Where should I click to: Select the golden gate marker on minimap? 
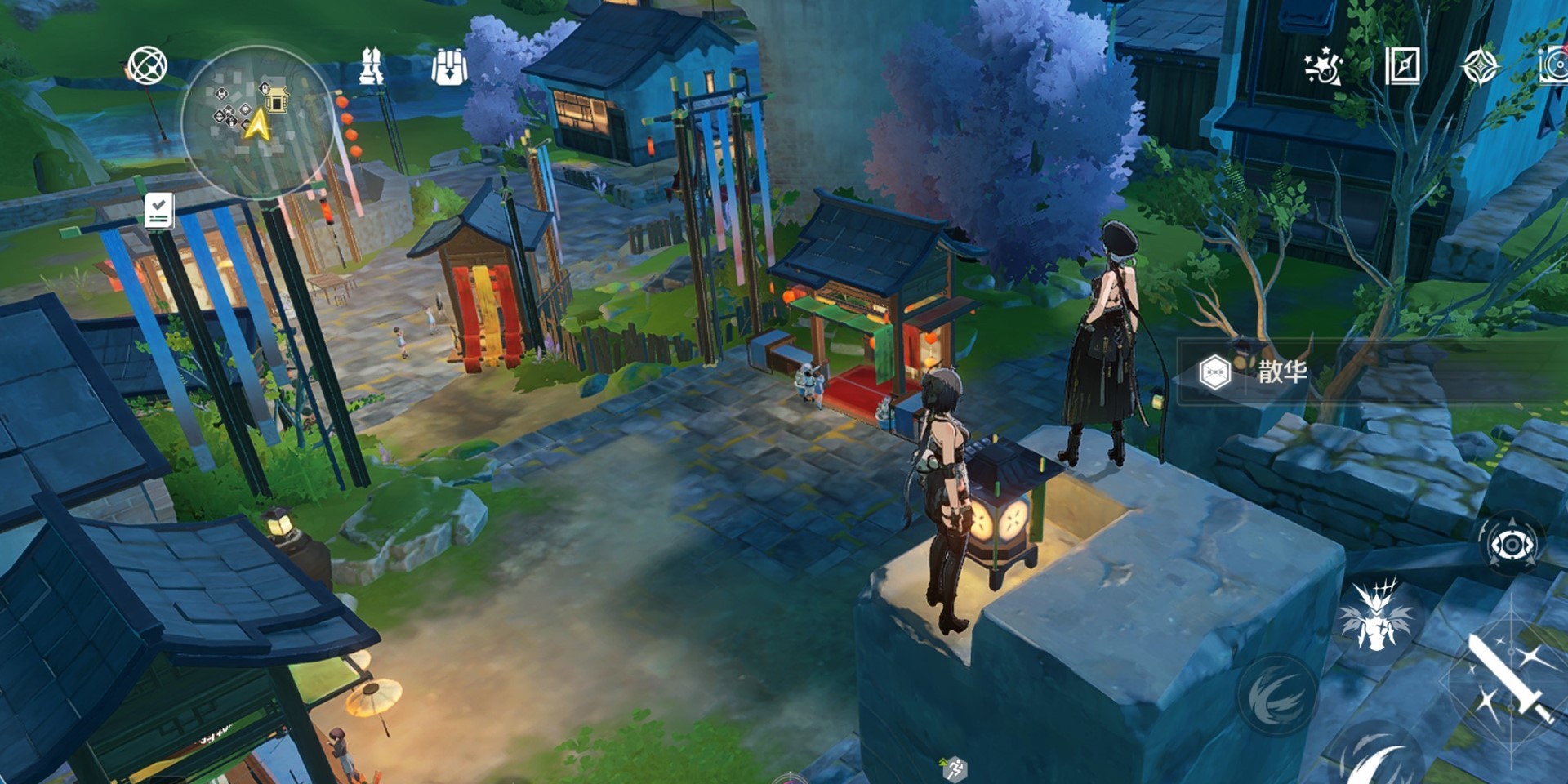point(277,98)
